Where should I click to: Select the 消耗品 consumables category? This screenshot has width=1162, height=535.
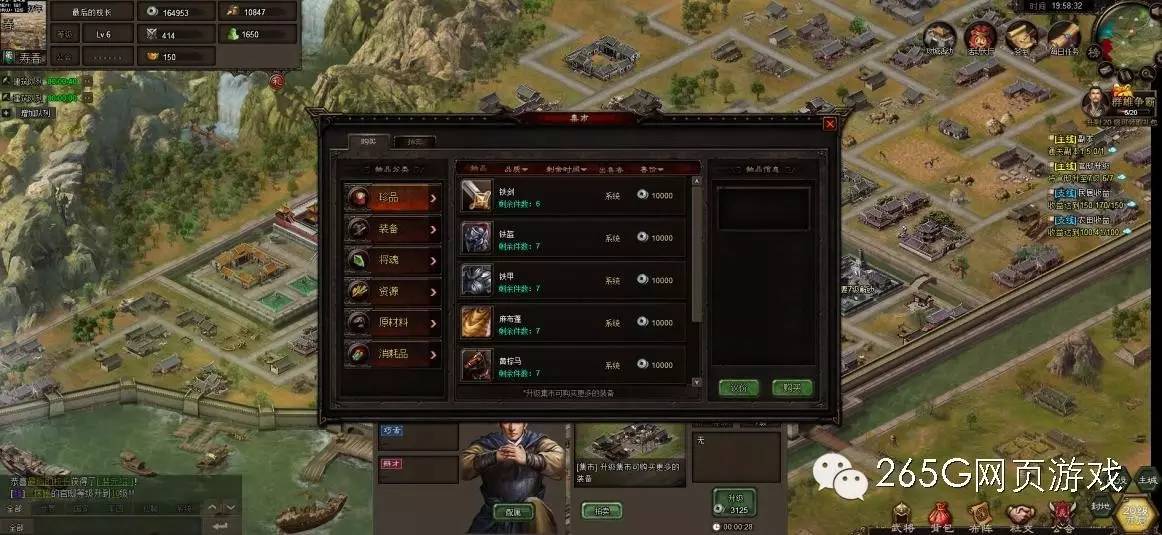pos(393,354)
